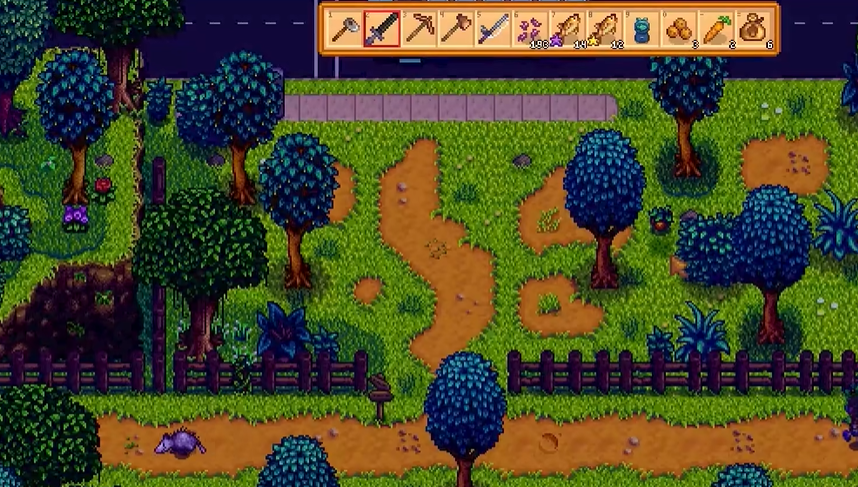
Task: Switch to the scythe in the hotbar
Action: tap(493, 29)
